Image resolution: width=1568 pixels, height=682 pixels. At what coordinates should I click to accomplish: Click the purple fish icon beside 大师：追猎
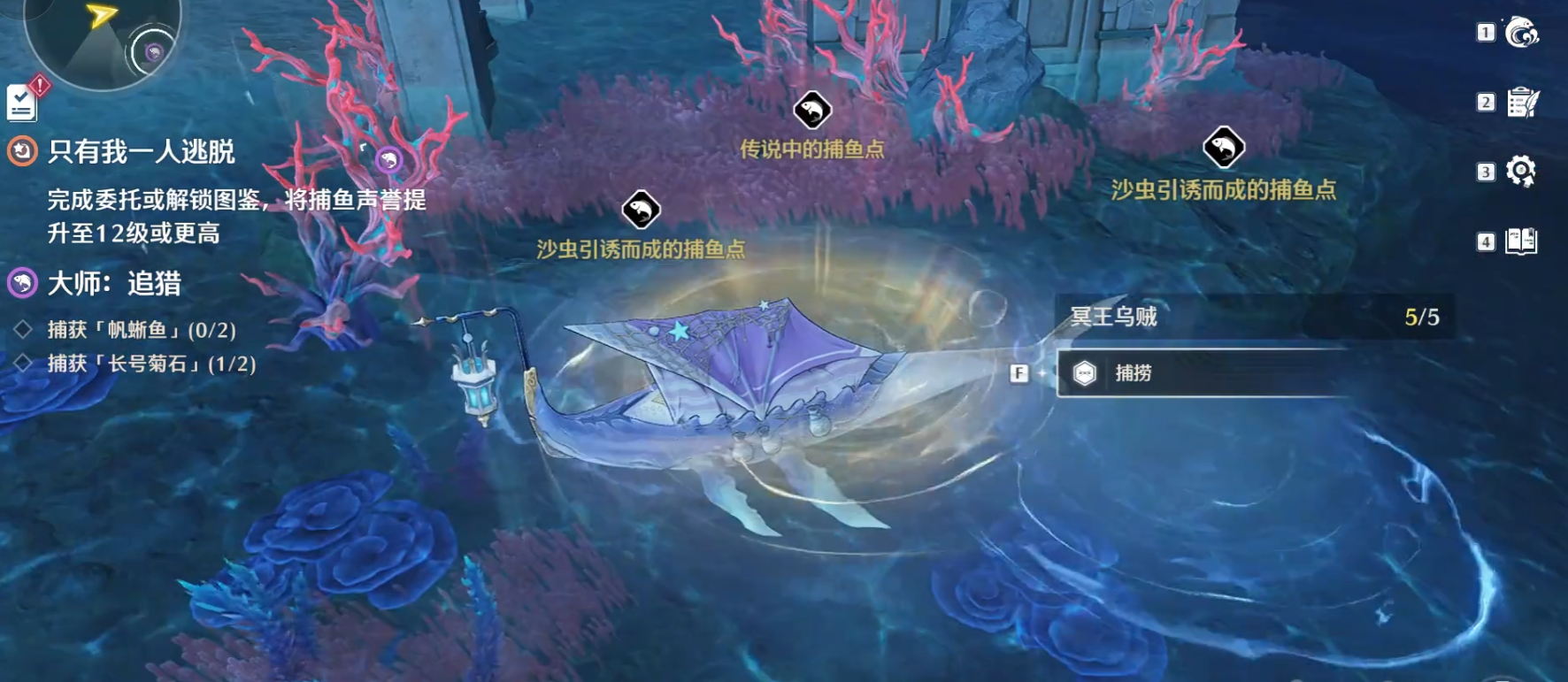pyautogui.click(x=21, y=285)
